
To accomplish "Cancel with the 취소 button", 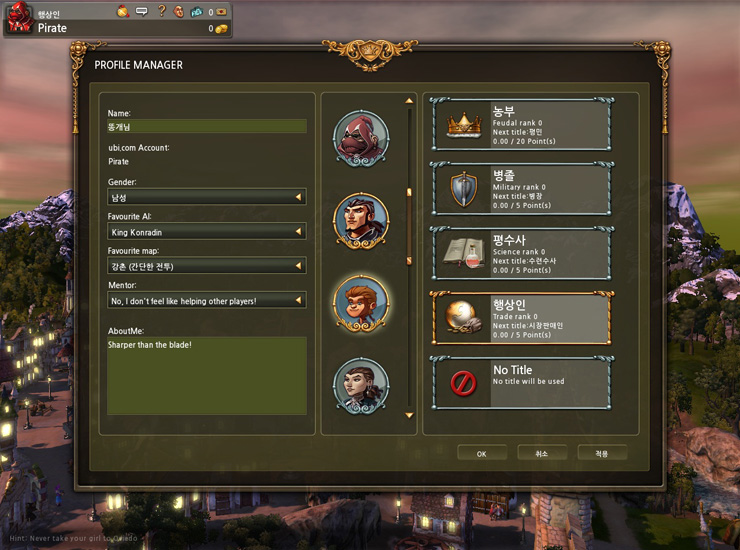I will click(x=542, y=453).
